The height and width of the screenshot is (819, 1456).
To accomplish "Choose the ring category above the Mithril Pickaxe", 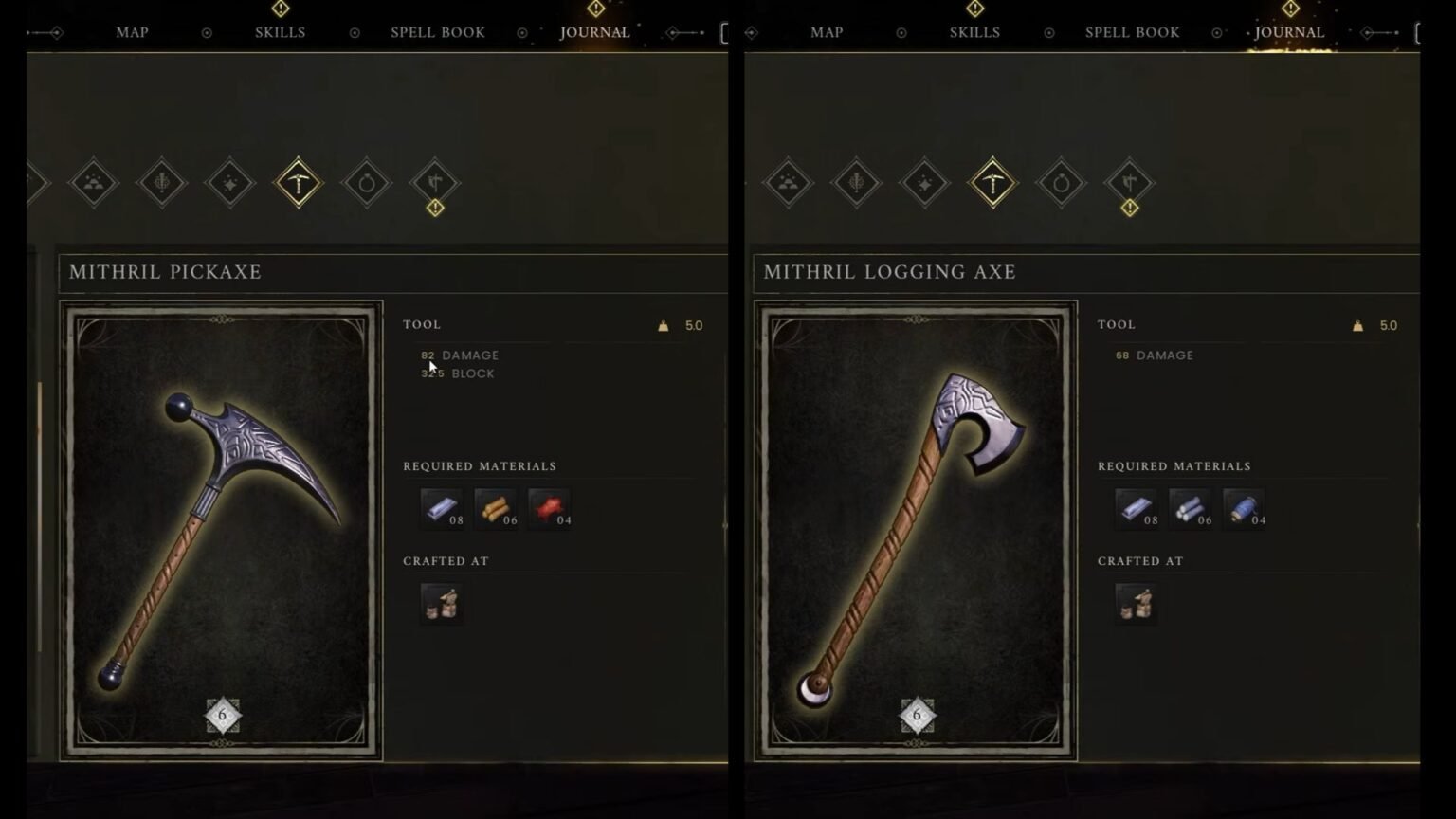I will click(367, 183).
